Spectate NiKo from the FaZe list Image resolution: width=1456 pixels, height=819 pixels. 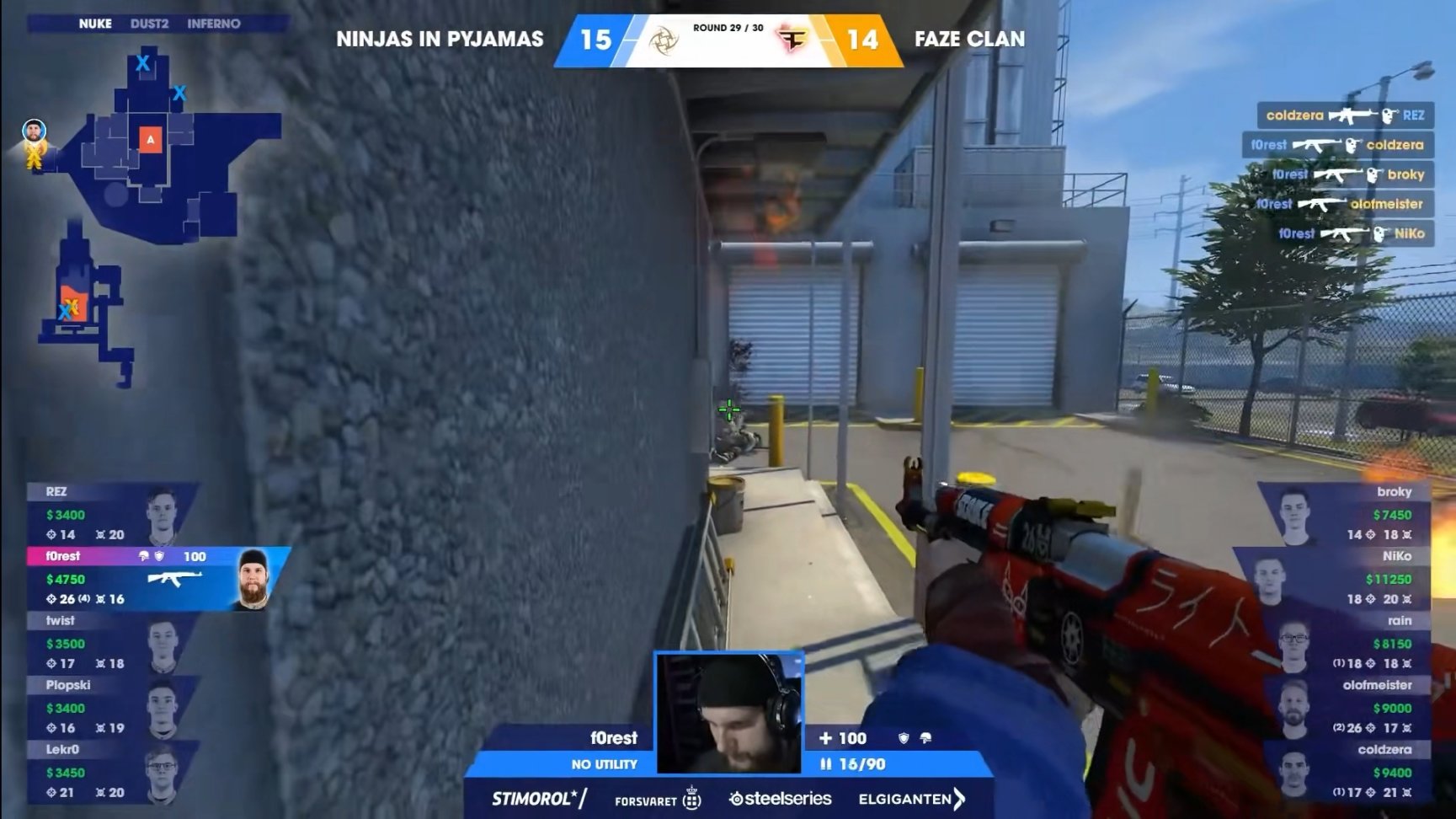click(1346, 579)
